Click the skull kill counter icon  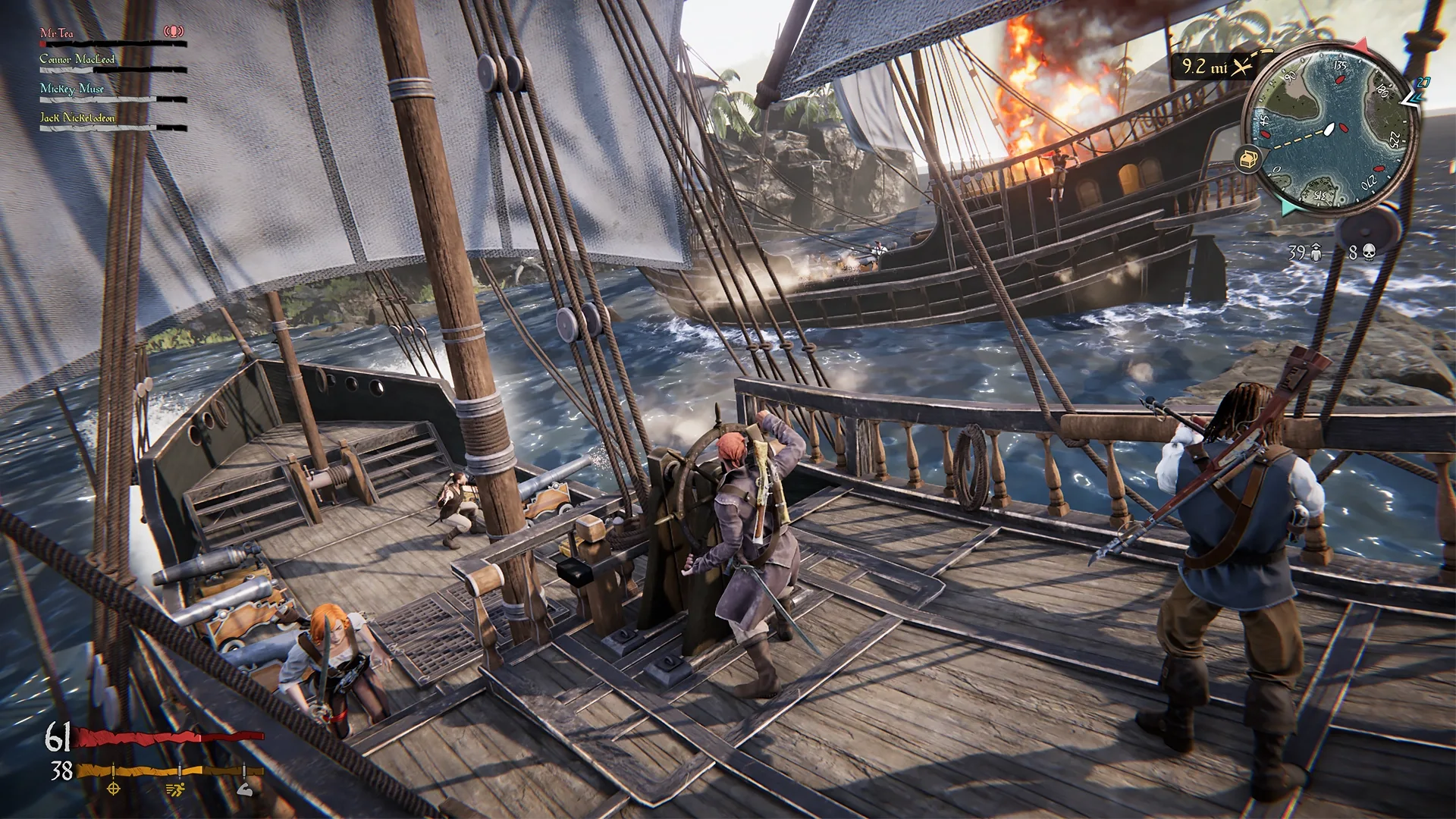tap(1368, 253)
